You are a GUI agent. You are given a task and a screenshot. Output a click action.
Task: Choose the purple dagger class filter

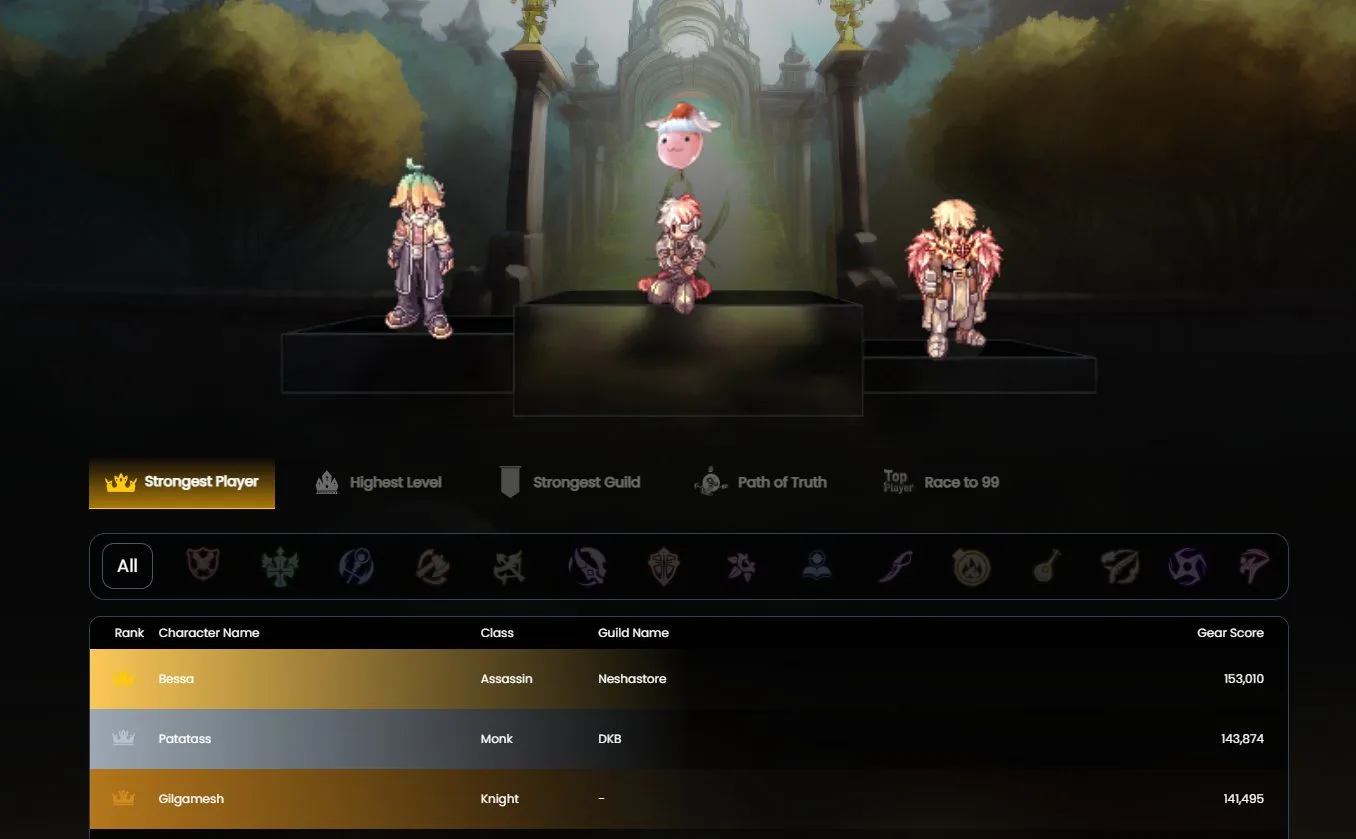click(893, 566)
